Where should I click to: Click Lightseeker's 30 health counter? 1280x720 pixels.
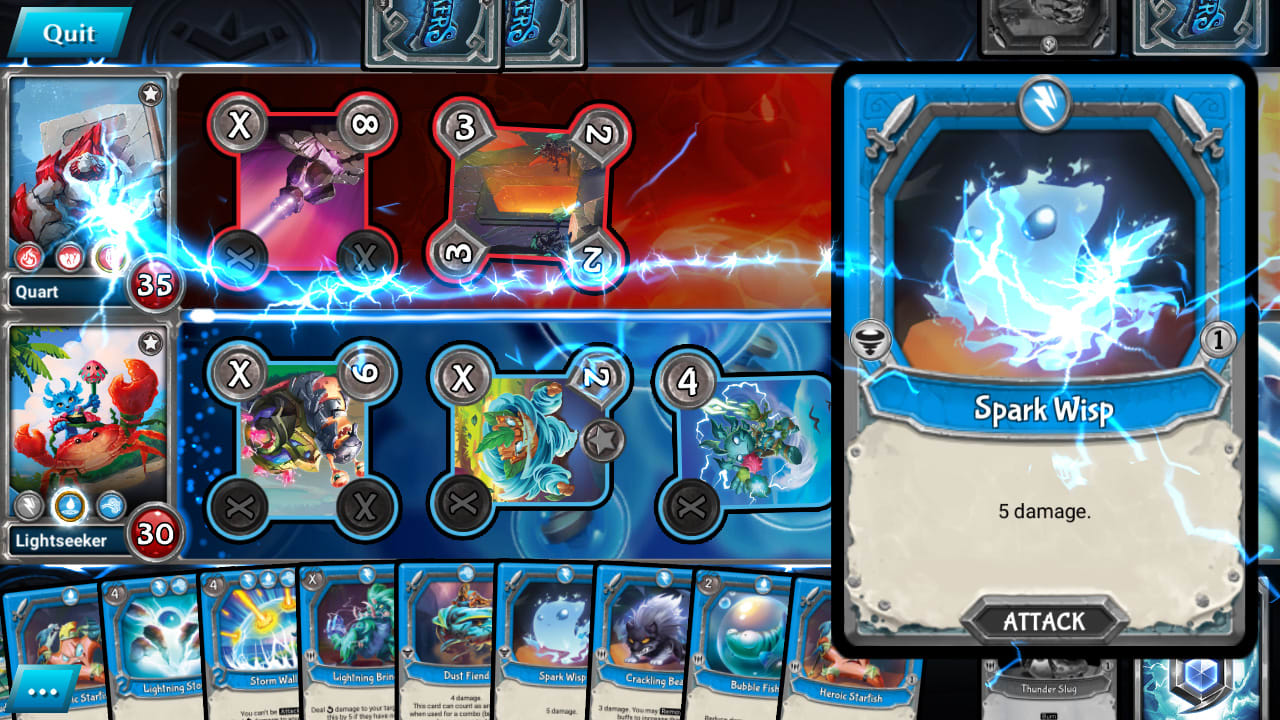(x=155, y=537)
